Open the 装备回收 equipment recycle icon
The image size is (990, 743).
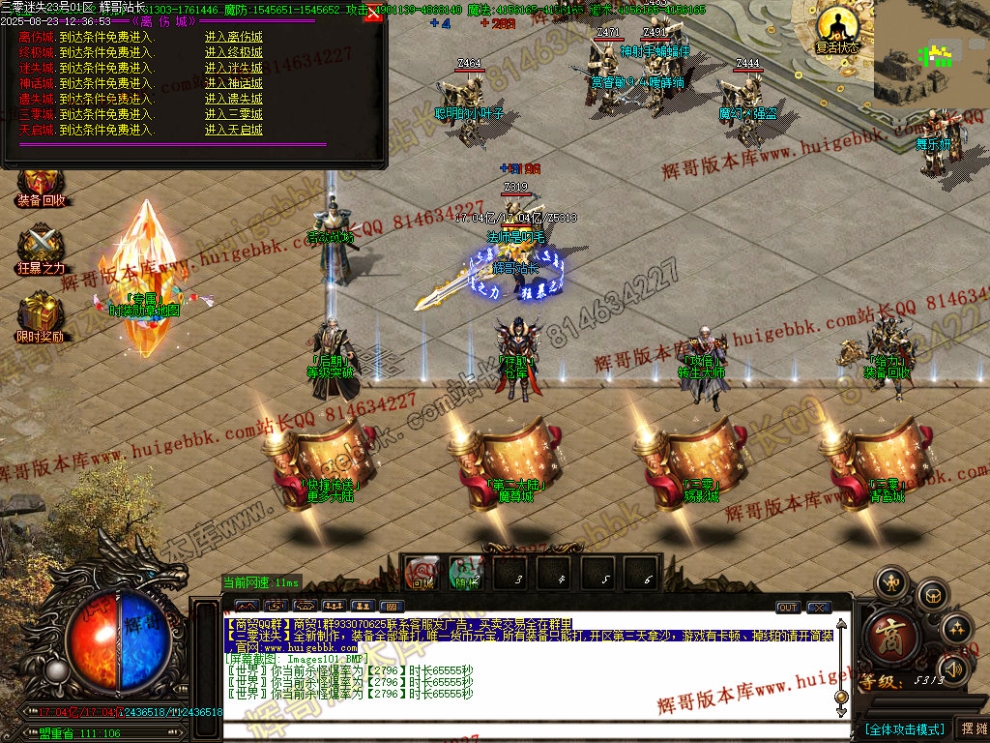(x=41, y=184)
